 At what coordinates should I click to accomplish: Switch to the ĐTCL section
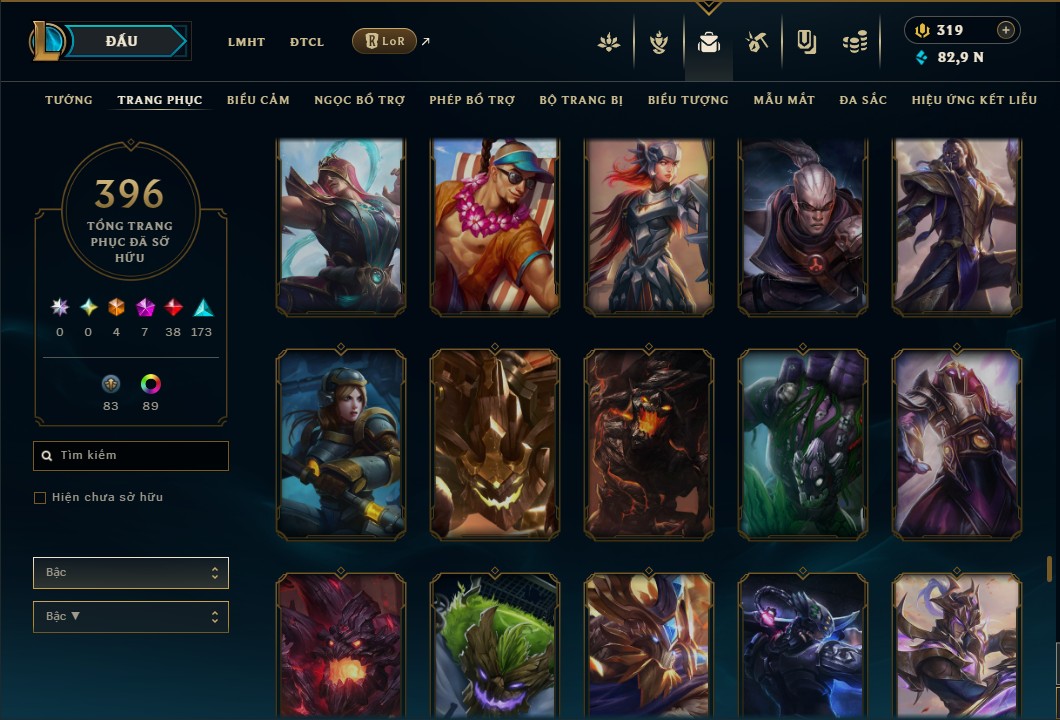click(307, 42)
